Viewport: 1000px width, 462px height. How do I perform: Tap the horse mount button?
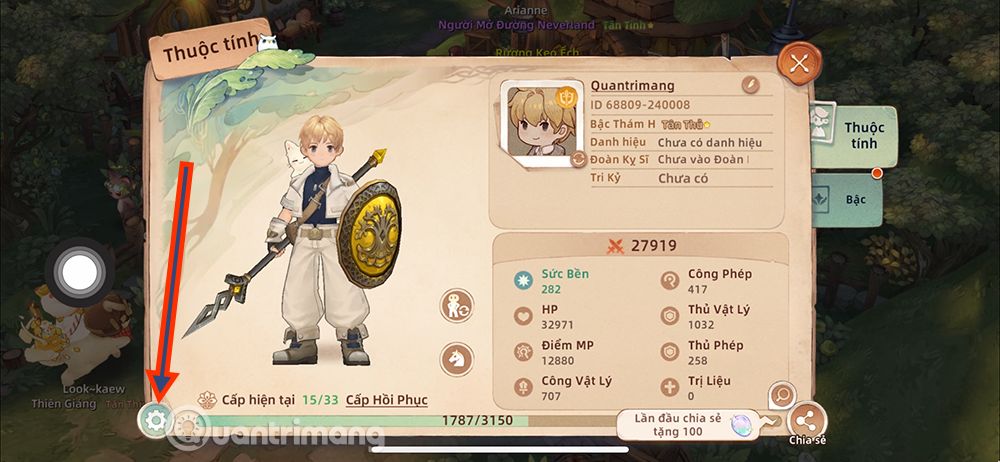(457, 355)
